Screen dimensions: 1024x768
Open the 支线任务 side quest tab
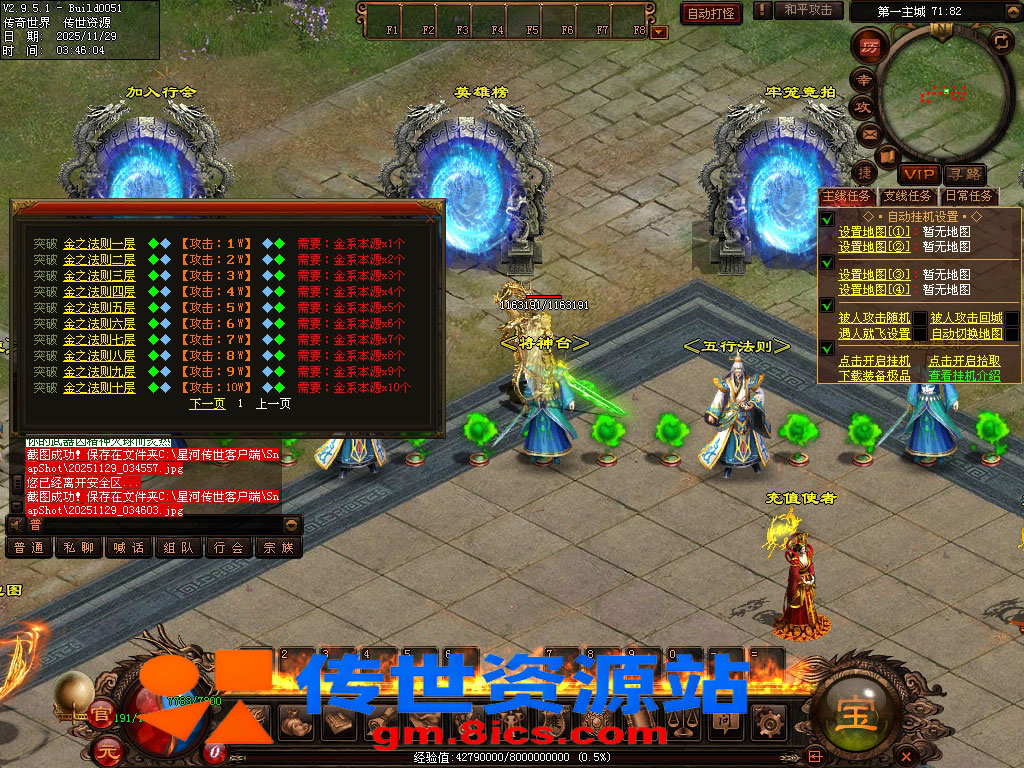(x=907, y=196)
